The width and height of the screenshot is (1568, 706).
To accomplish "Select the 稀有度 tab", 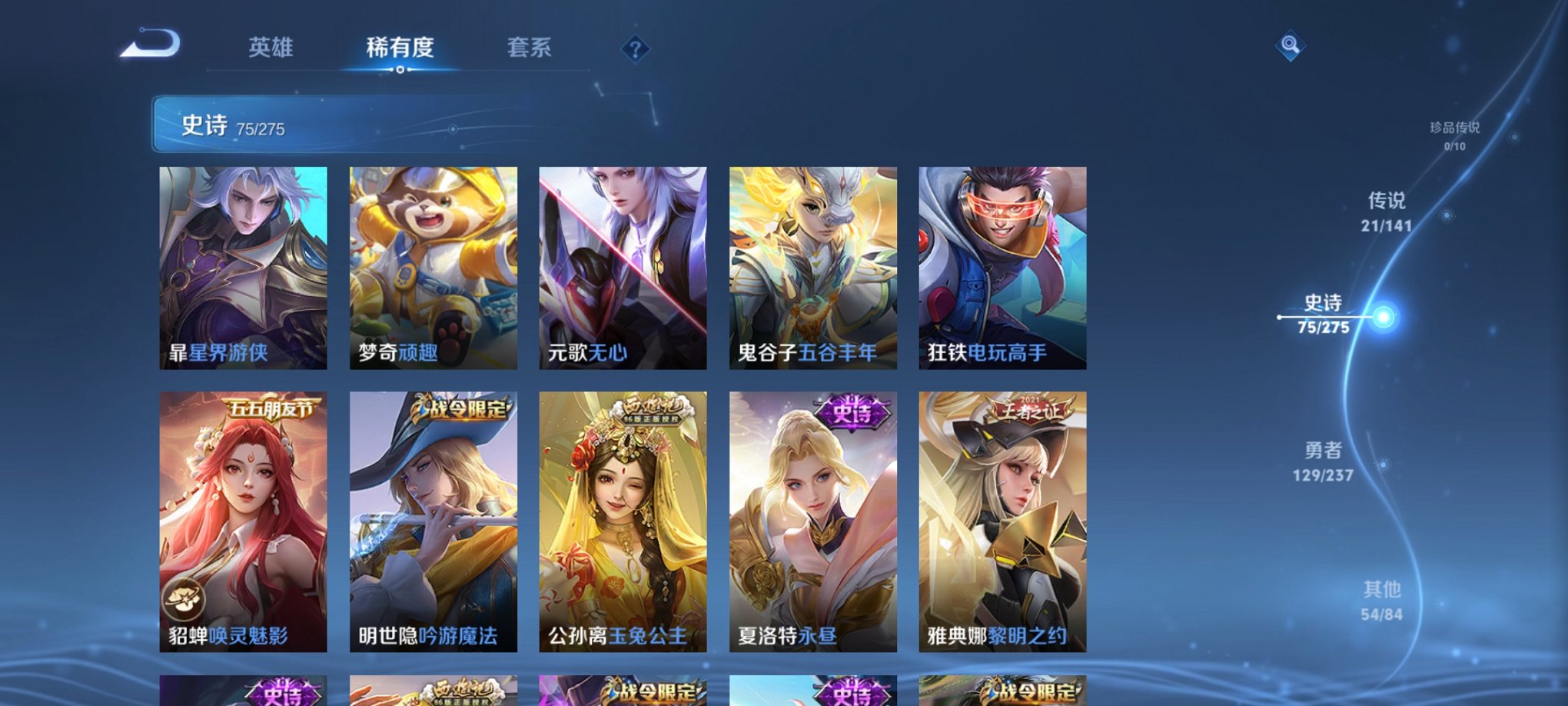I will (x=400, y=48).
